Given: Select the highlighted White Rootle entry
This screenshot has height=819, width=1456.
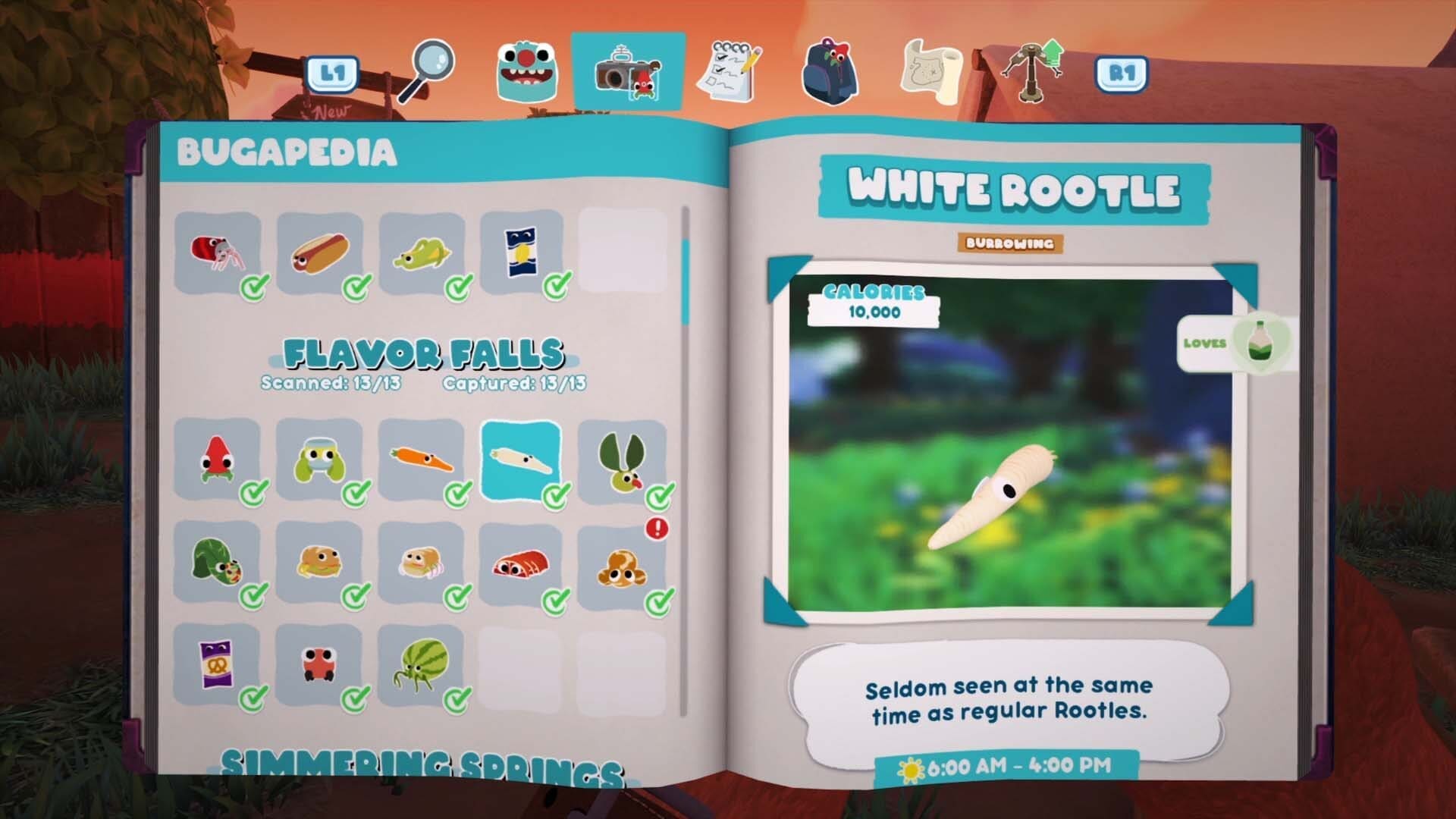Looking at the screenshot, I should [521, 460].
